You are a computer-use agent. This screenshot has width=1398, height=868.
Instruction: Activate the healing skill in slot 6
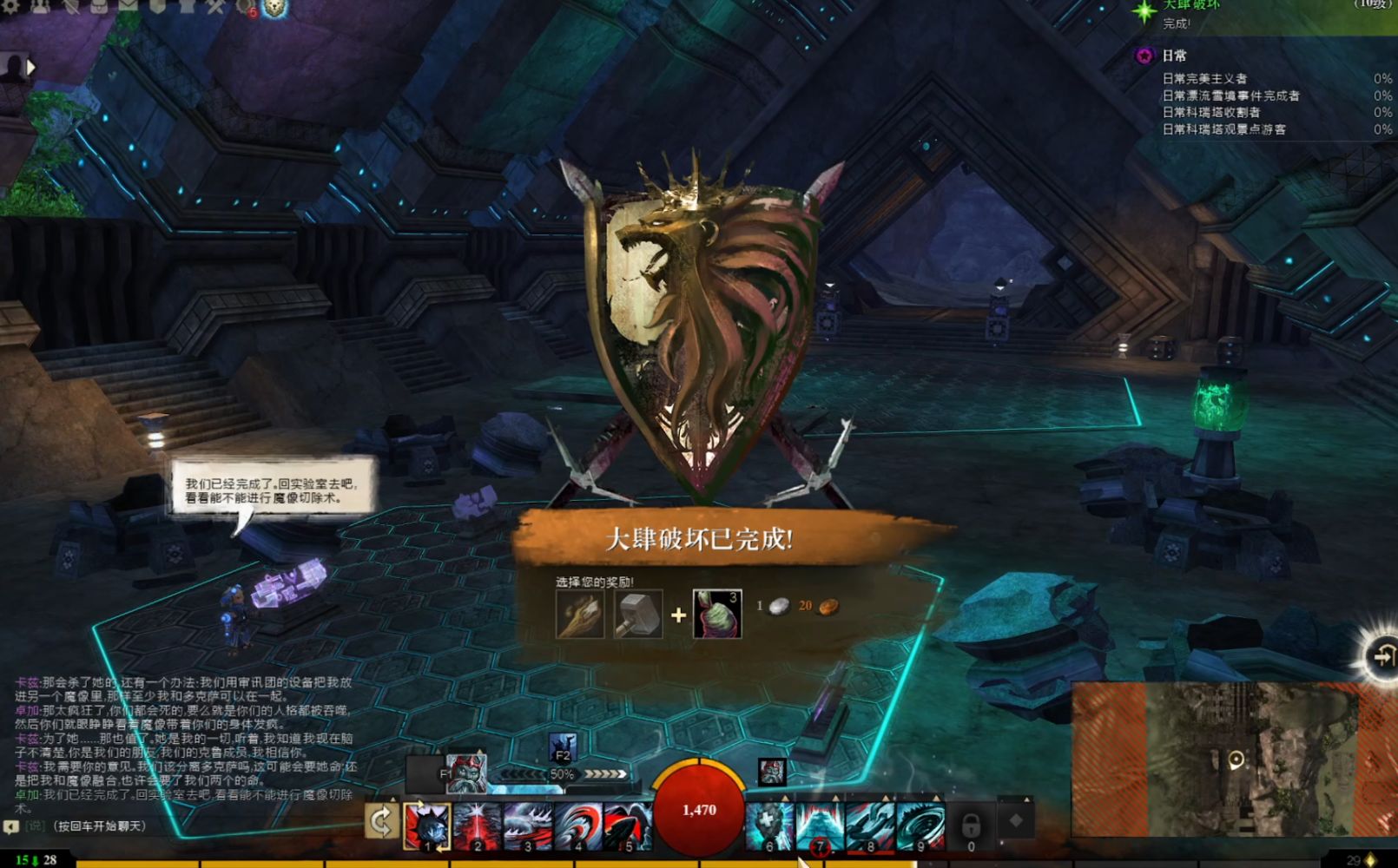(770, 825)
